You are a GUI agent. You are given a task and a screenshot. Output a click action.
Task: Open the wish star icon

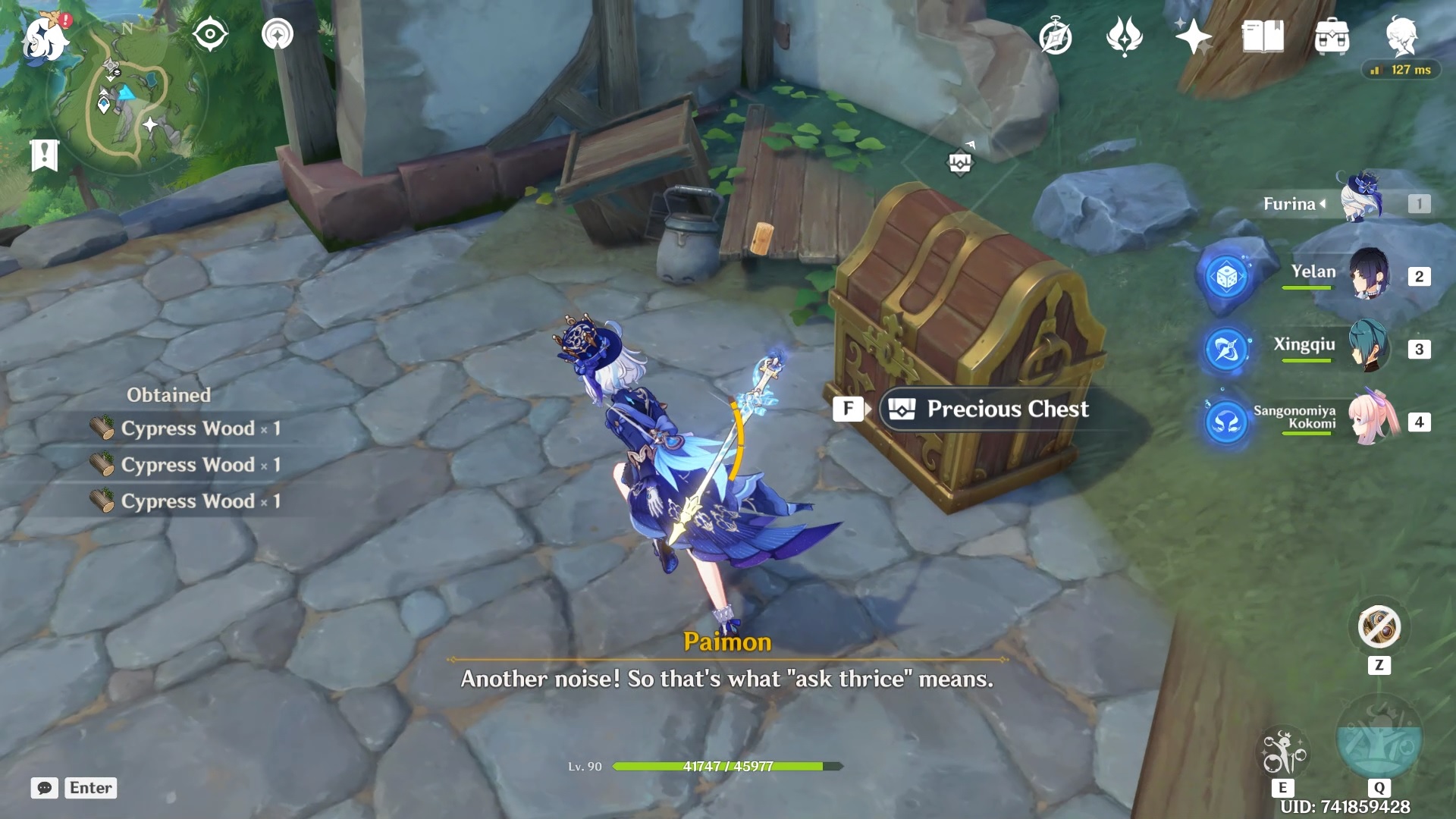[x=1193, y=36]
